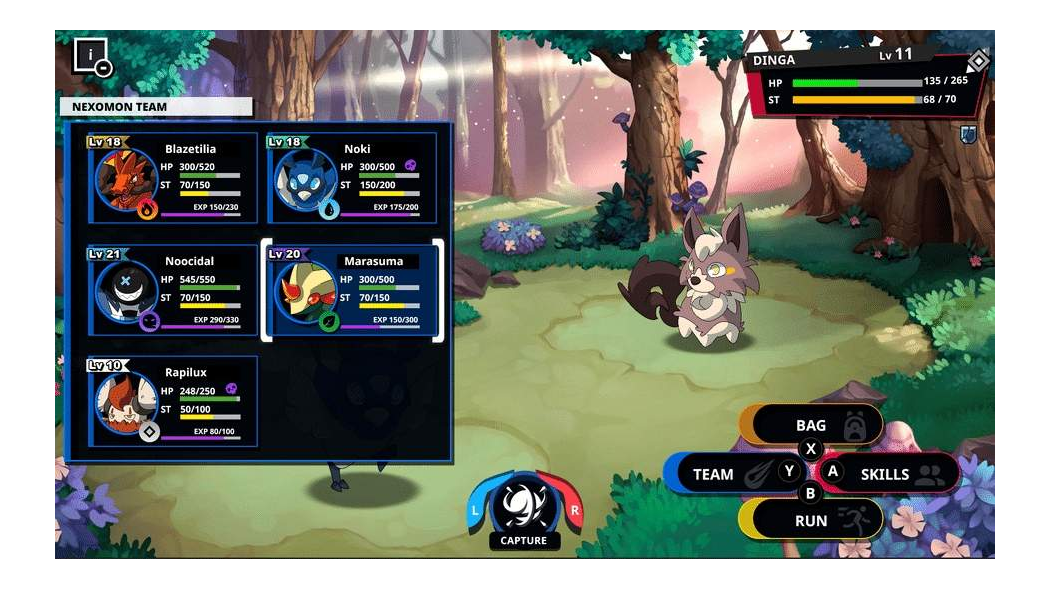Image resolution: width=1050 pixels, height=590 pixels.
Task: Run from the battle
Action: pos(812,520)
